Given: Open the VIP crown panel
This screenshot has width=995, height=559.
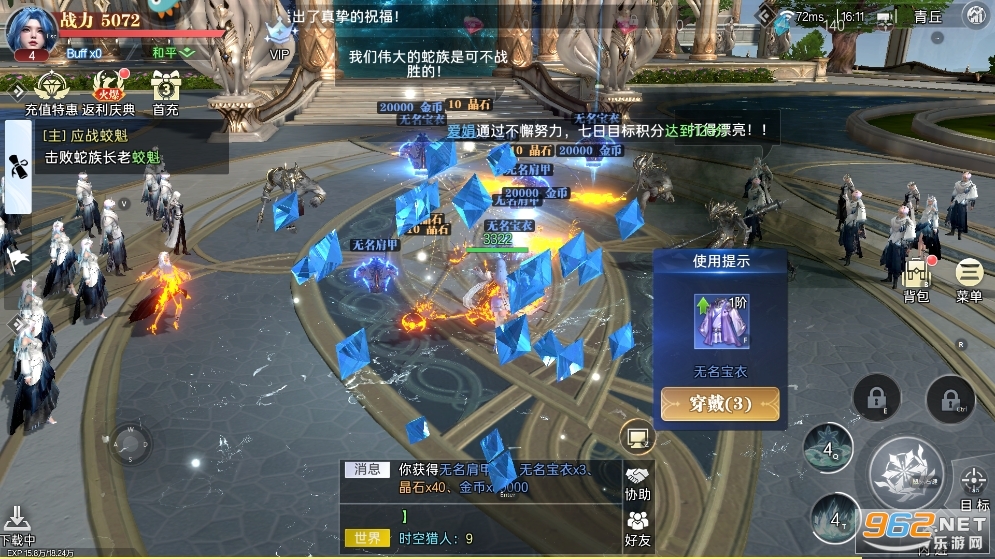Looking at the screenshot, I should (x=279, y=39).
